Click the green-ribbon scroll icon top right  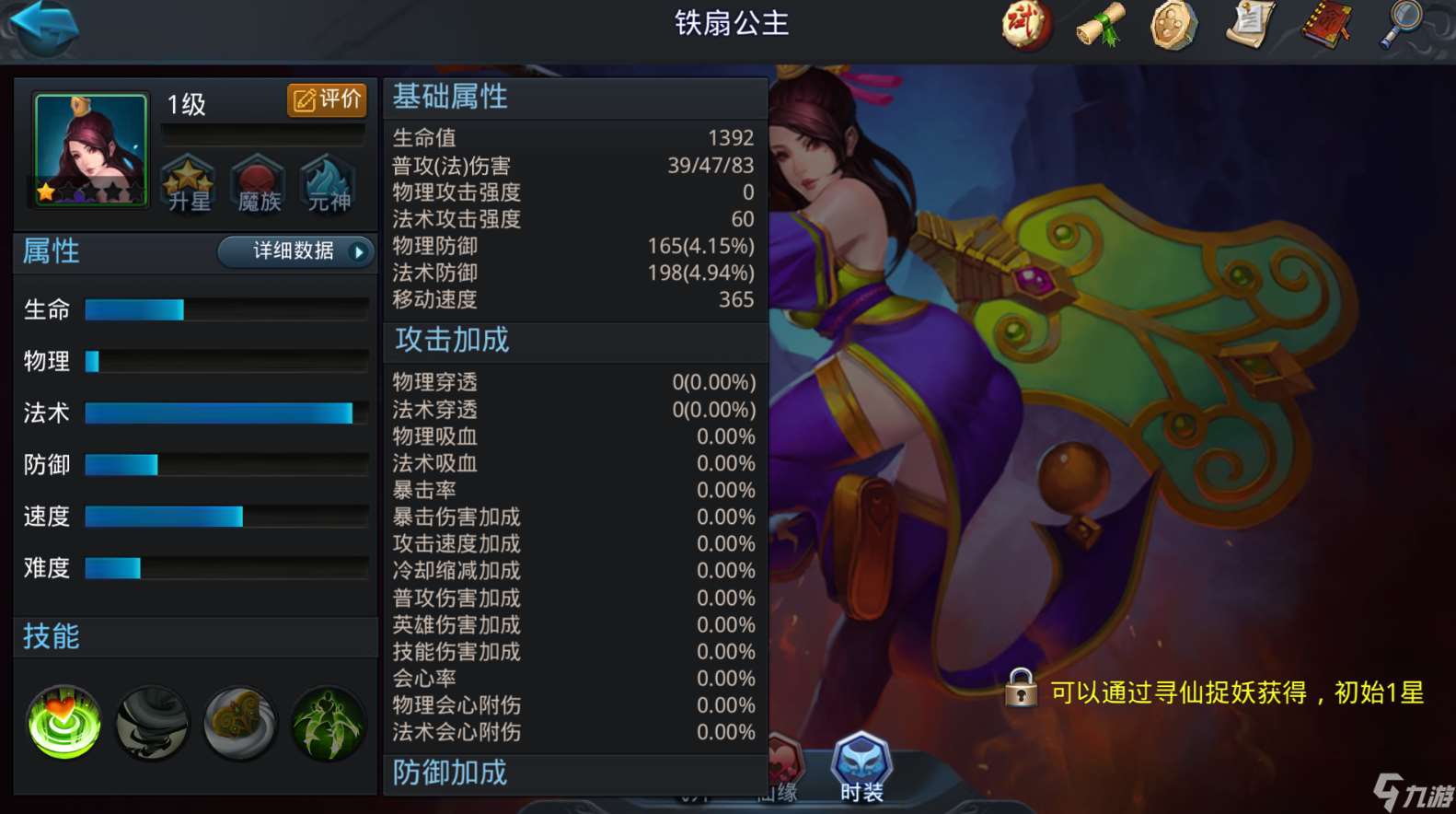[x=1099, y=26]
